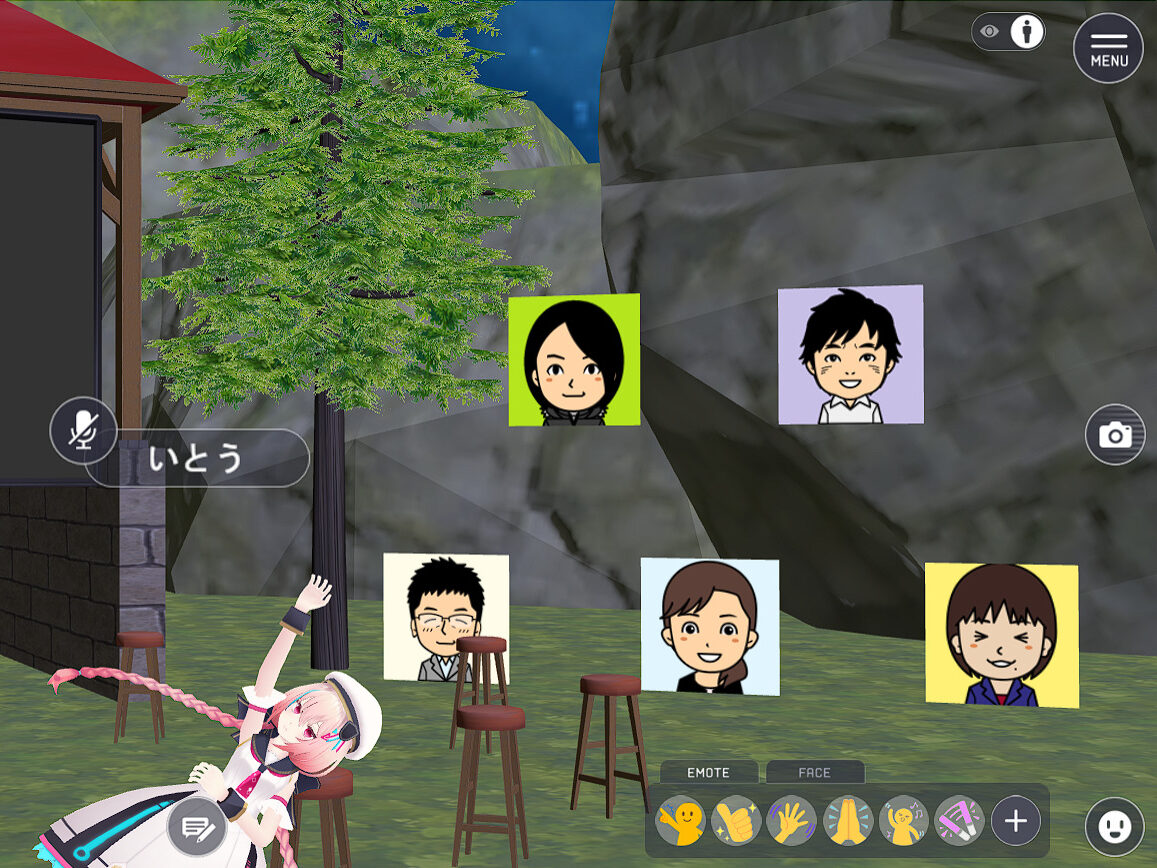Select the EMOTE tab
Image resolution: width=1157 pixels, height=868 pixels.
click(708, 772)
